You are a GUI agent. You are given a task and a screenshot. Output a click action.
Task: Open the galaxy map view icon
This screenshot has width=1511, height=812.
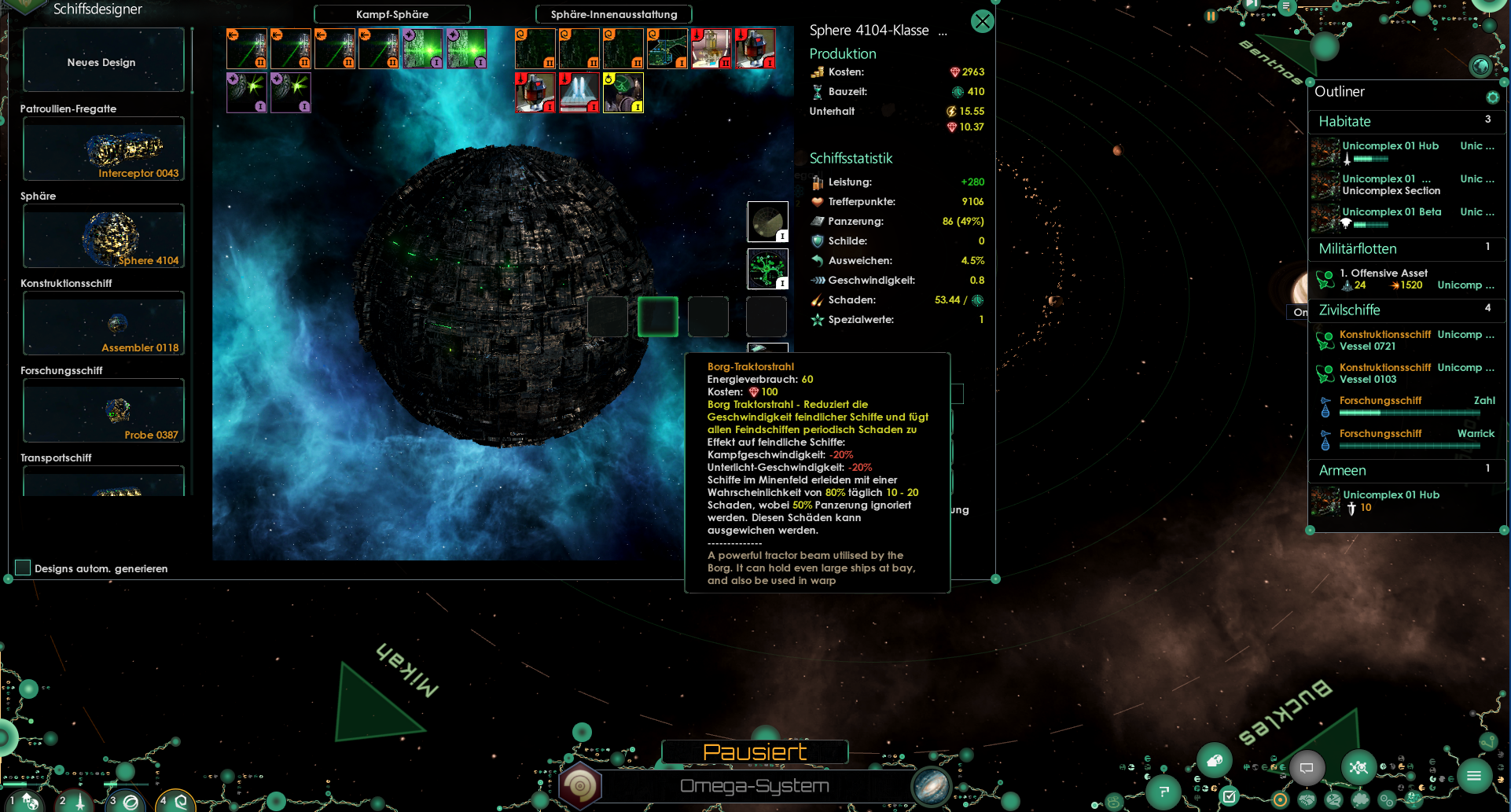[932, 787]
